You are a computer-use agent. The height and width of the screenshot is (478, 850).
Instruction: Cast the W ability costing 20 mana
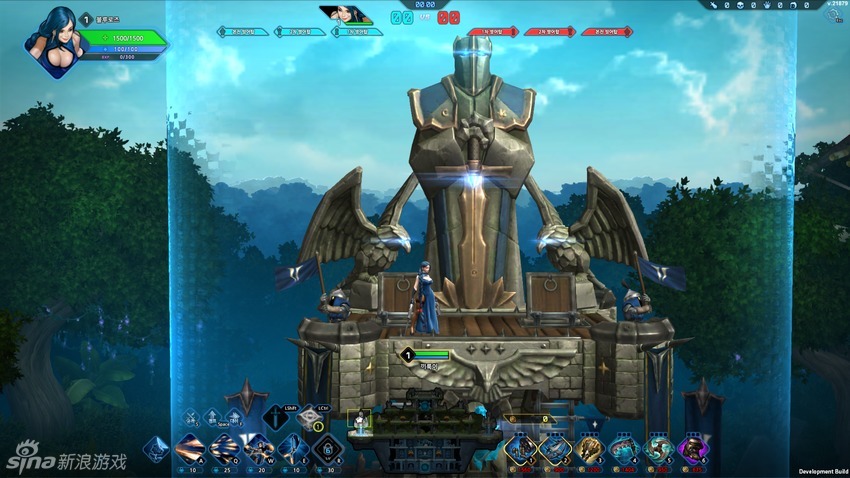[x=258, y=449]
